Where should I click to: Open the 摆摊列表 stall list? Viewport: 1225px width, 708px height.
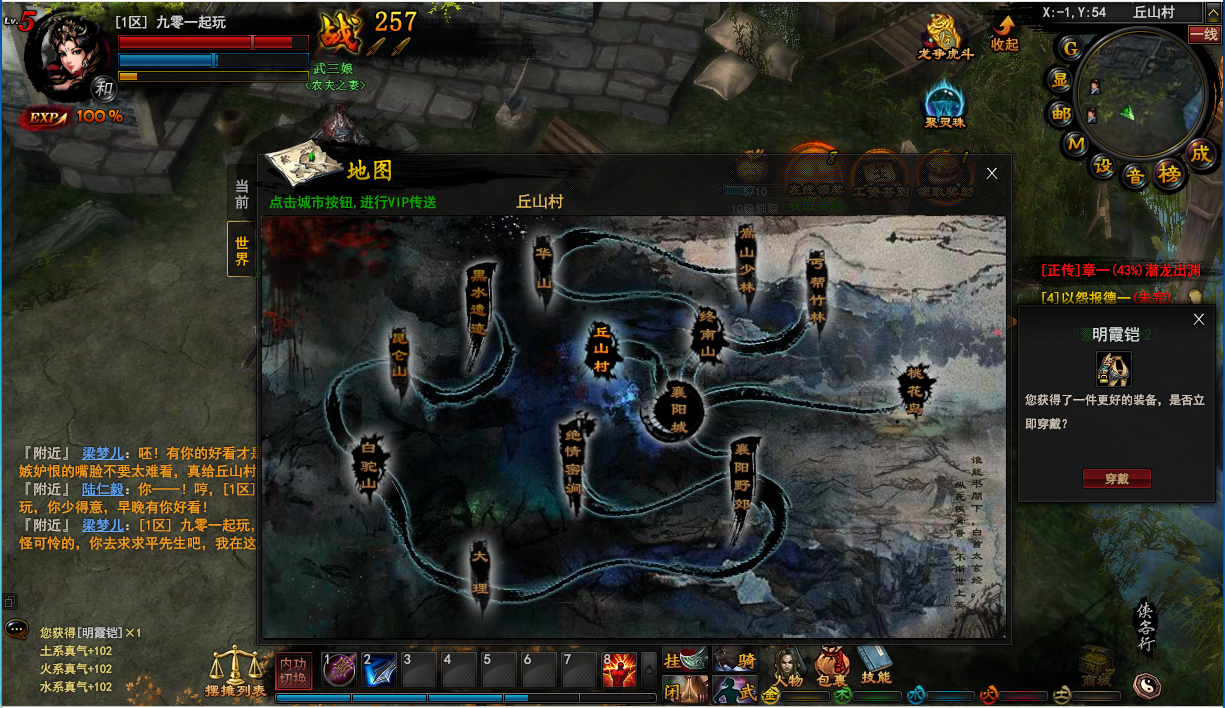[236, 672]
